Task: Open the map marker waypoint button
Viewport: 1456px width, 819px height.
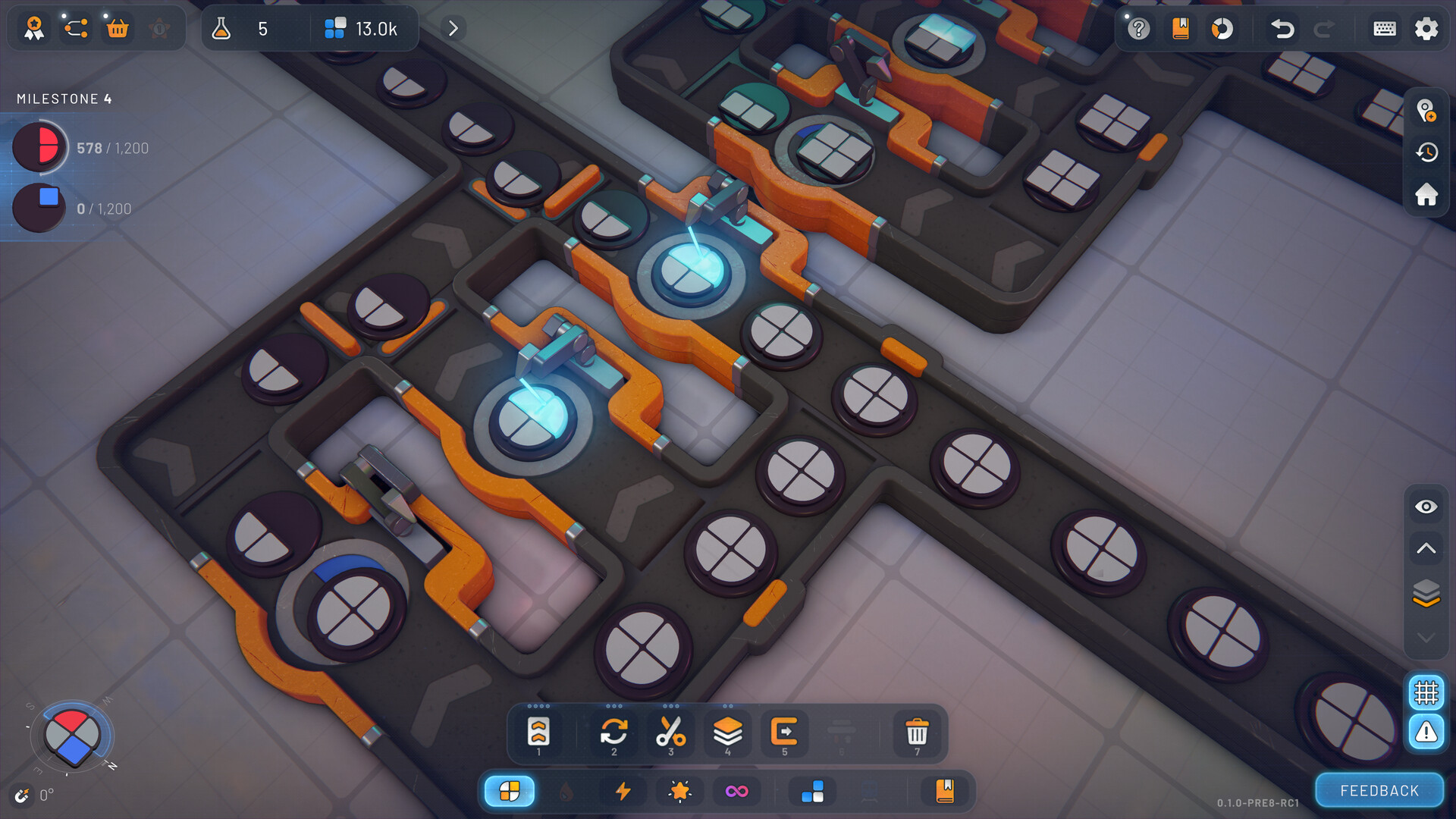Action: (x=1426, y=111)
